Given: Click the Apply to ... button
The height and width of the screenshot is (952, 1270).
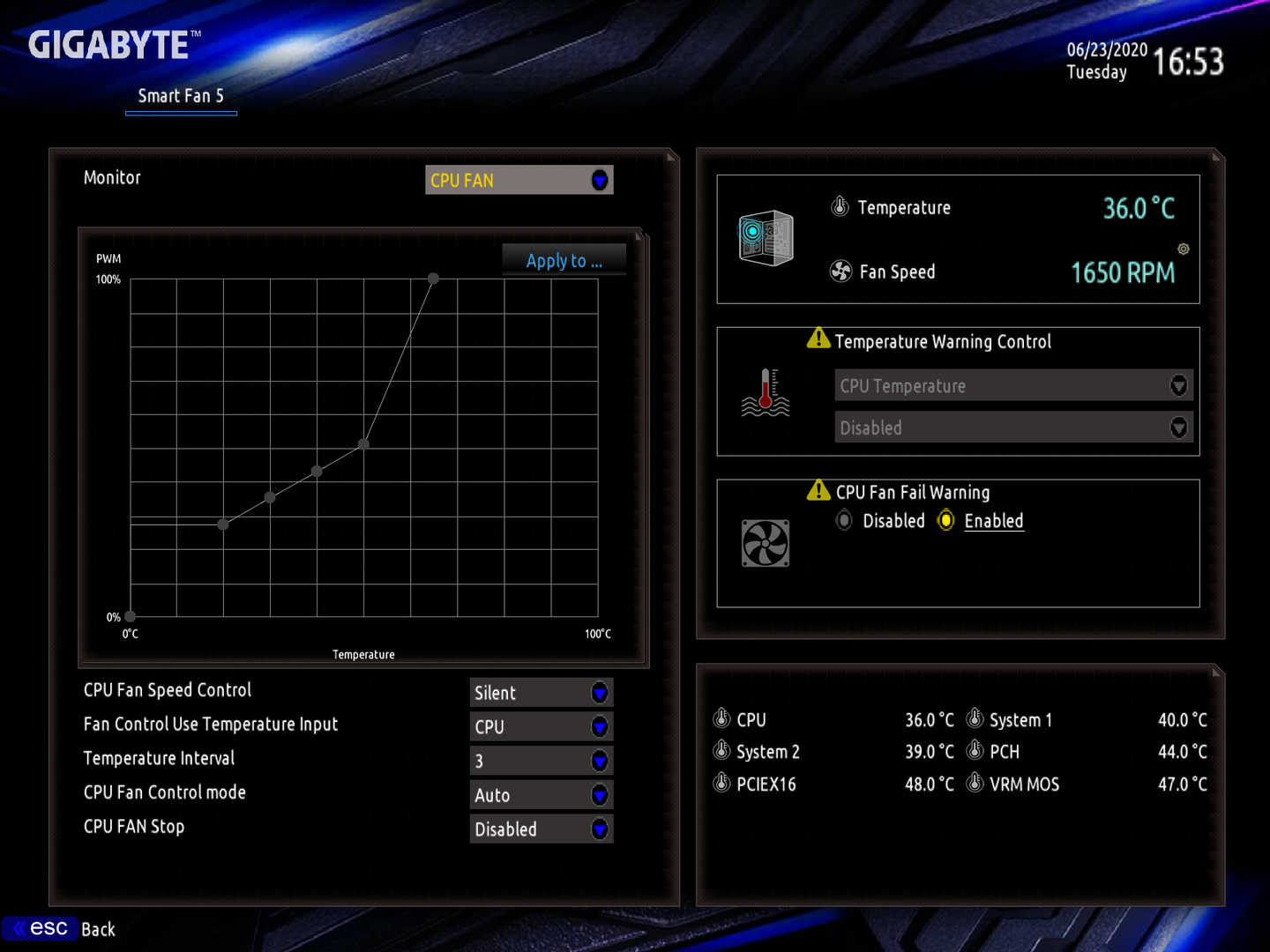Looking at the screenshot, I should point(564,261).
